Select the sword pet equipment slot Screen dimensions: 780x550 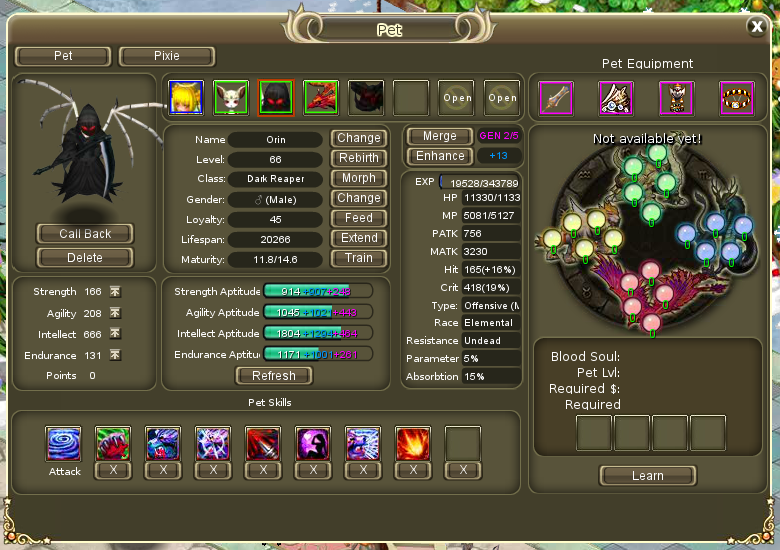(555, 98)
